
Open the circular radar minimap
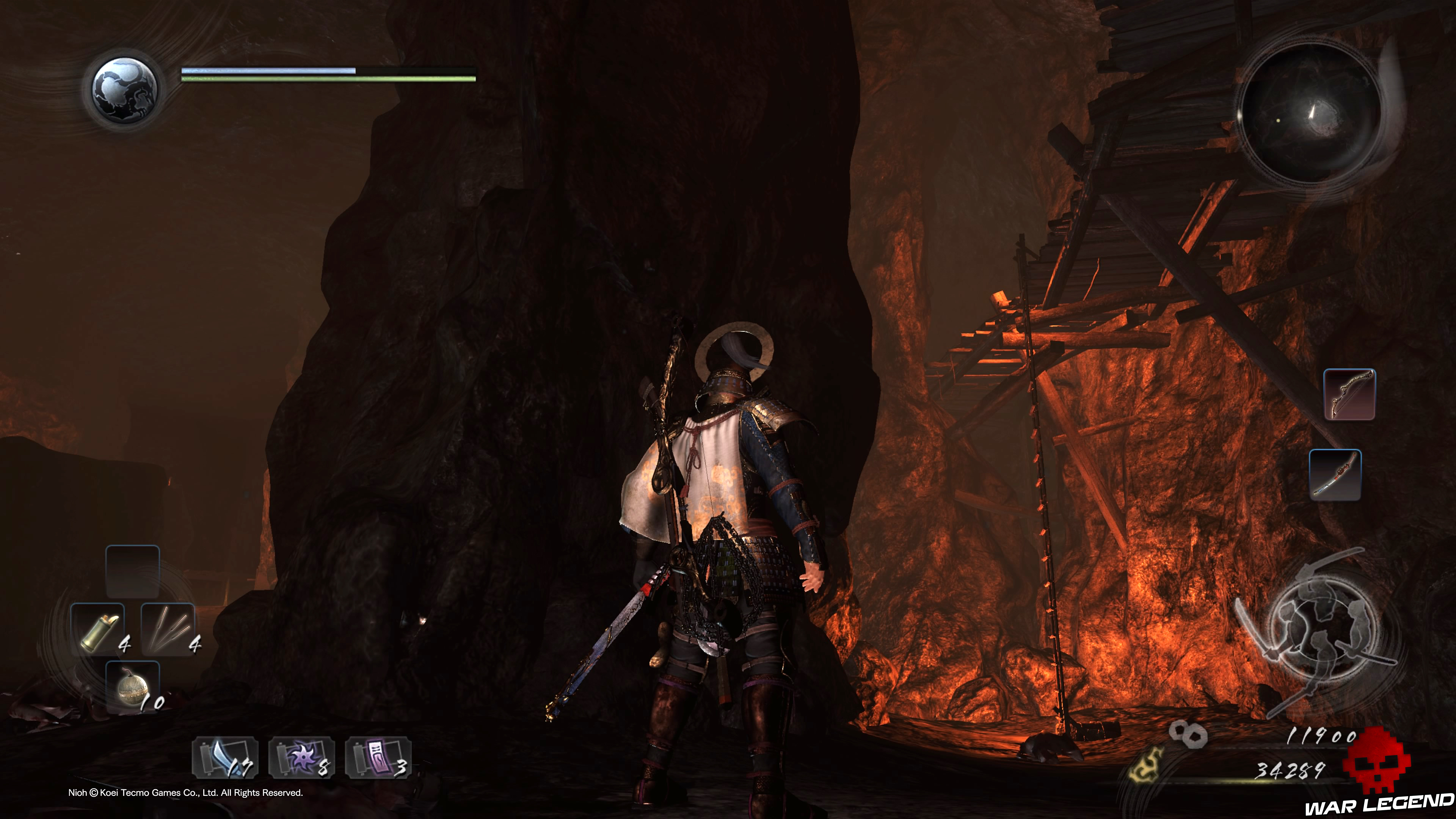[x=1310, y=113]
